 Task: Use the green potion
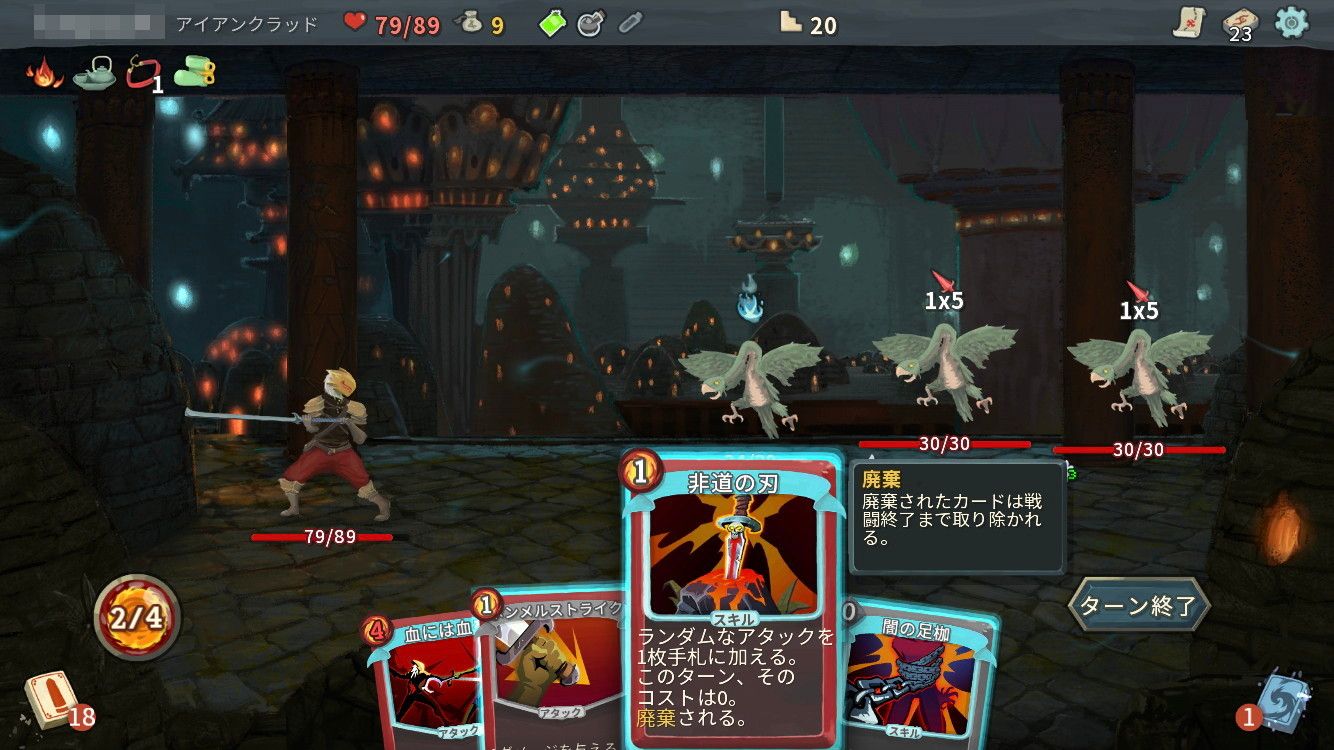pos(552,24)
